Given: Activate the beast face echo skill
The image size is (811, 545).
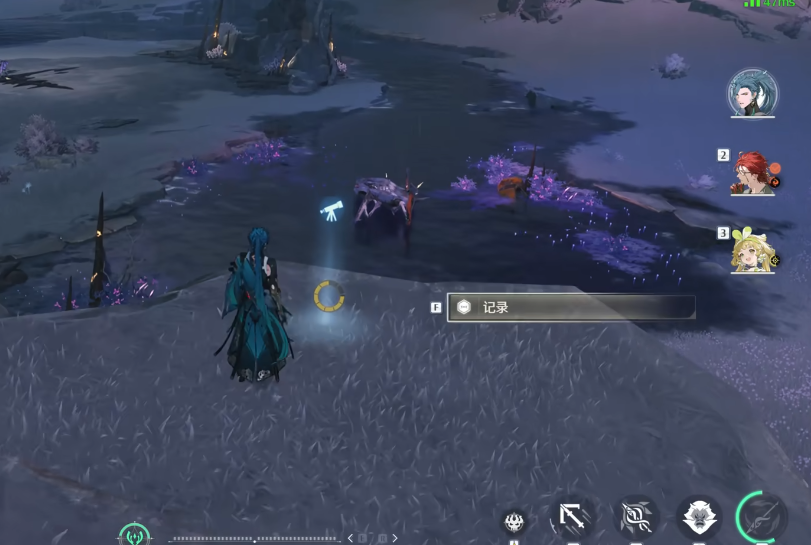Looking at the screenshot, I should click(x=699, y=519).
